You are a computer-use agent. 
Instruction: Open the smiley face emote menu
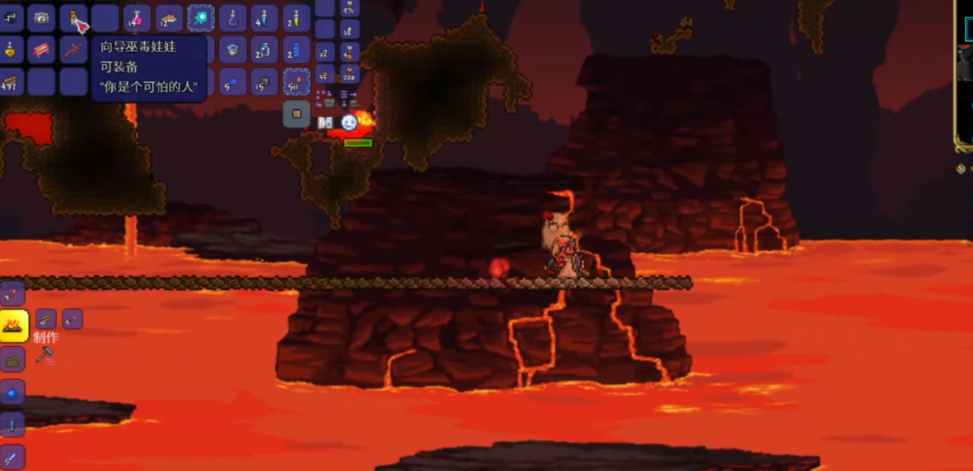click(x=348, y=122)
